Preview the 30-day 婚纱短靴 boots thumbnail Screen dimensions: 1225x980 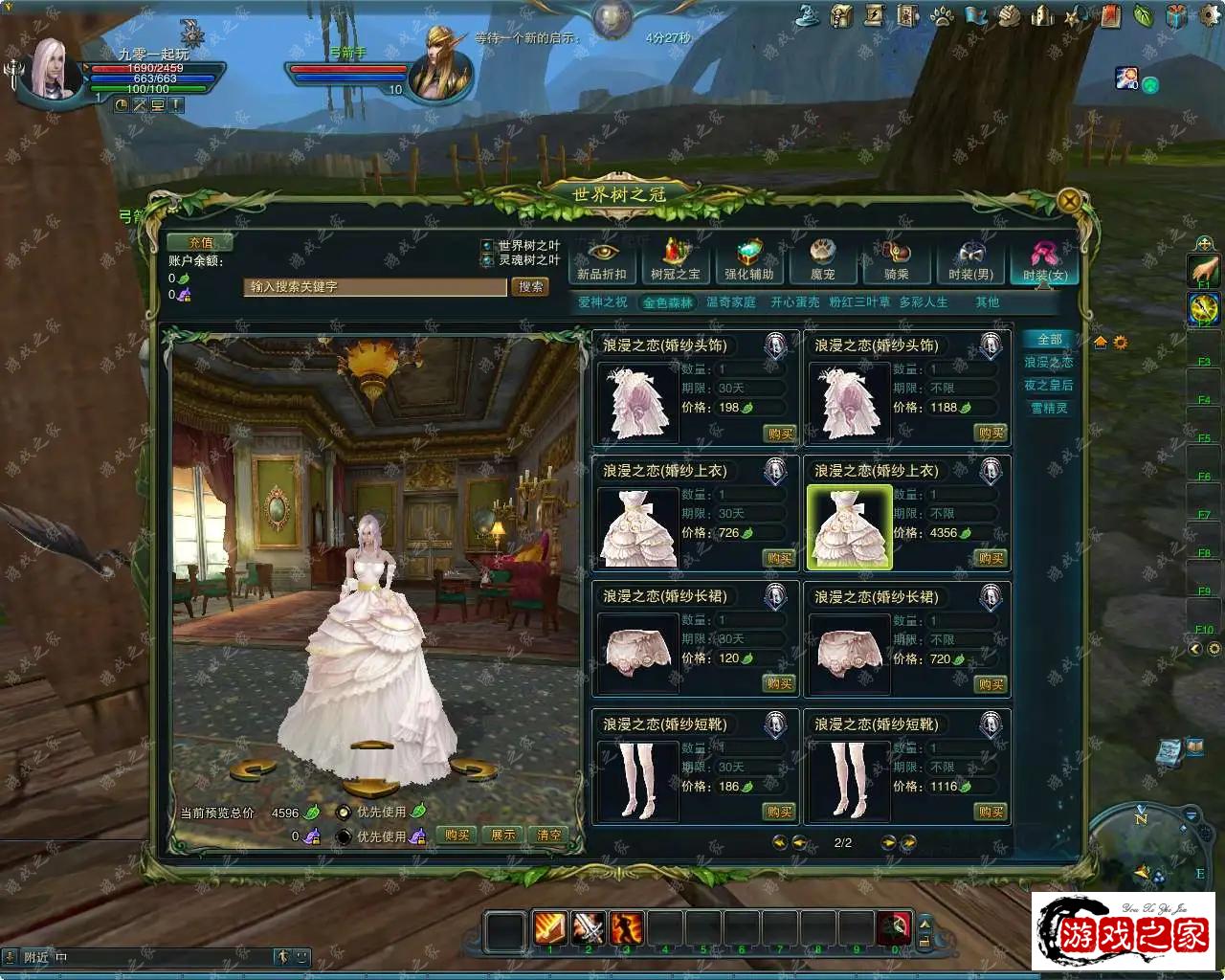(x=637, y=780)
